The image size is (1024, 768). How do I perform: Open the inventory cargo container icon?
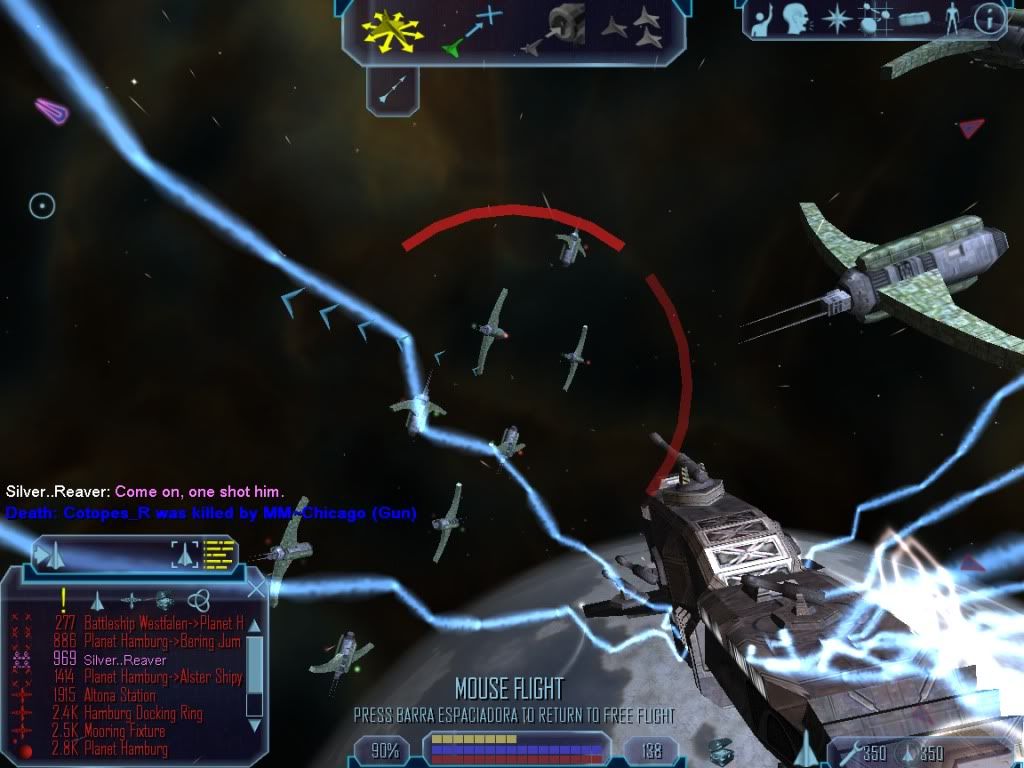tap(914, 18)
